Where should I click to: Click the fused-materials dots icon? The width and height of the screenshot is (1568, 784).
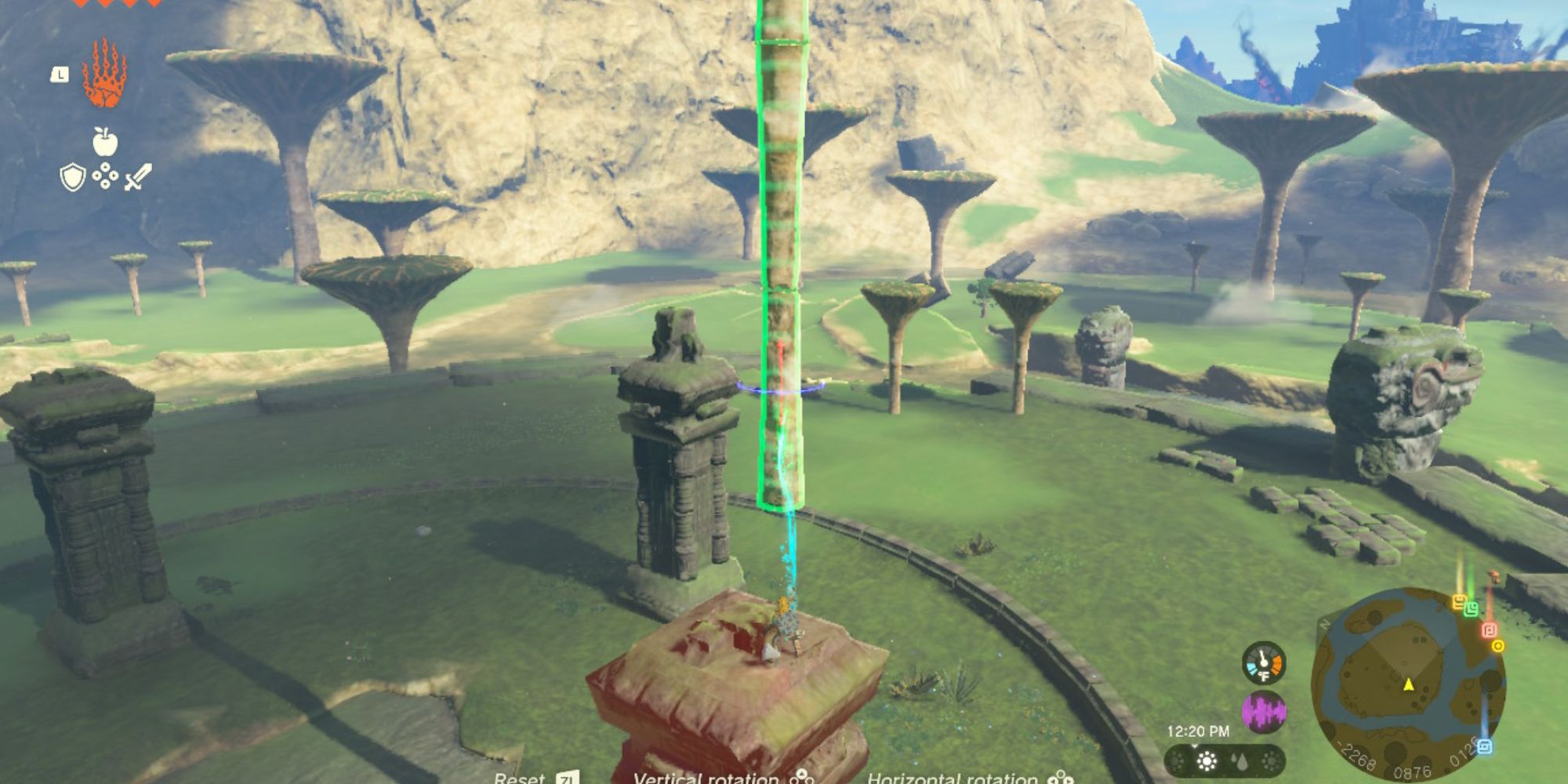coord(106,176)
